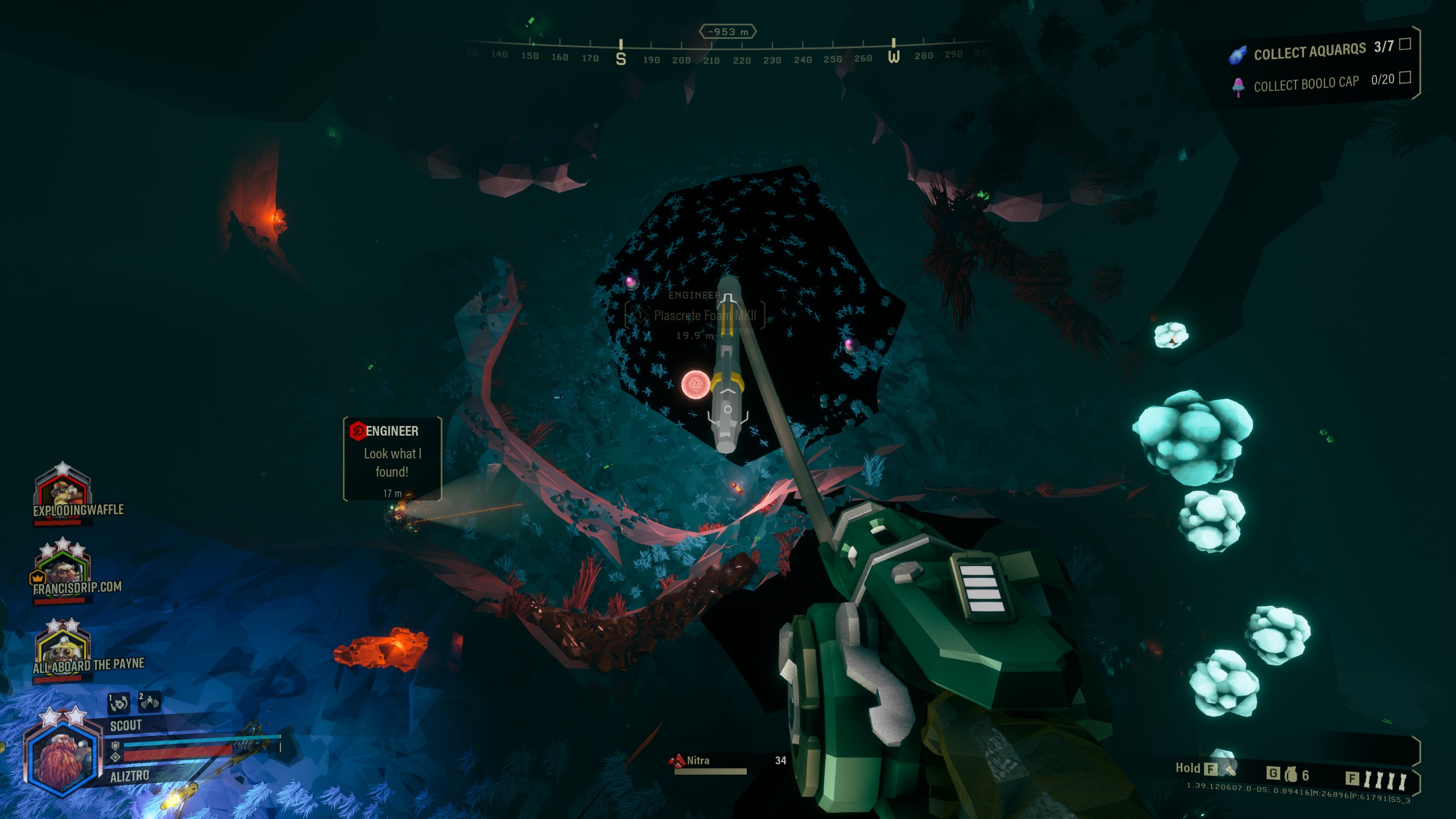Click ExplodingWaffle's teammate portrait
Viewport: 1456px width, 819px height.
(63, 488)
